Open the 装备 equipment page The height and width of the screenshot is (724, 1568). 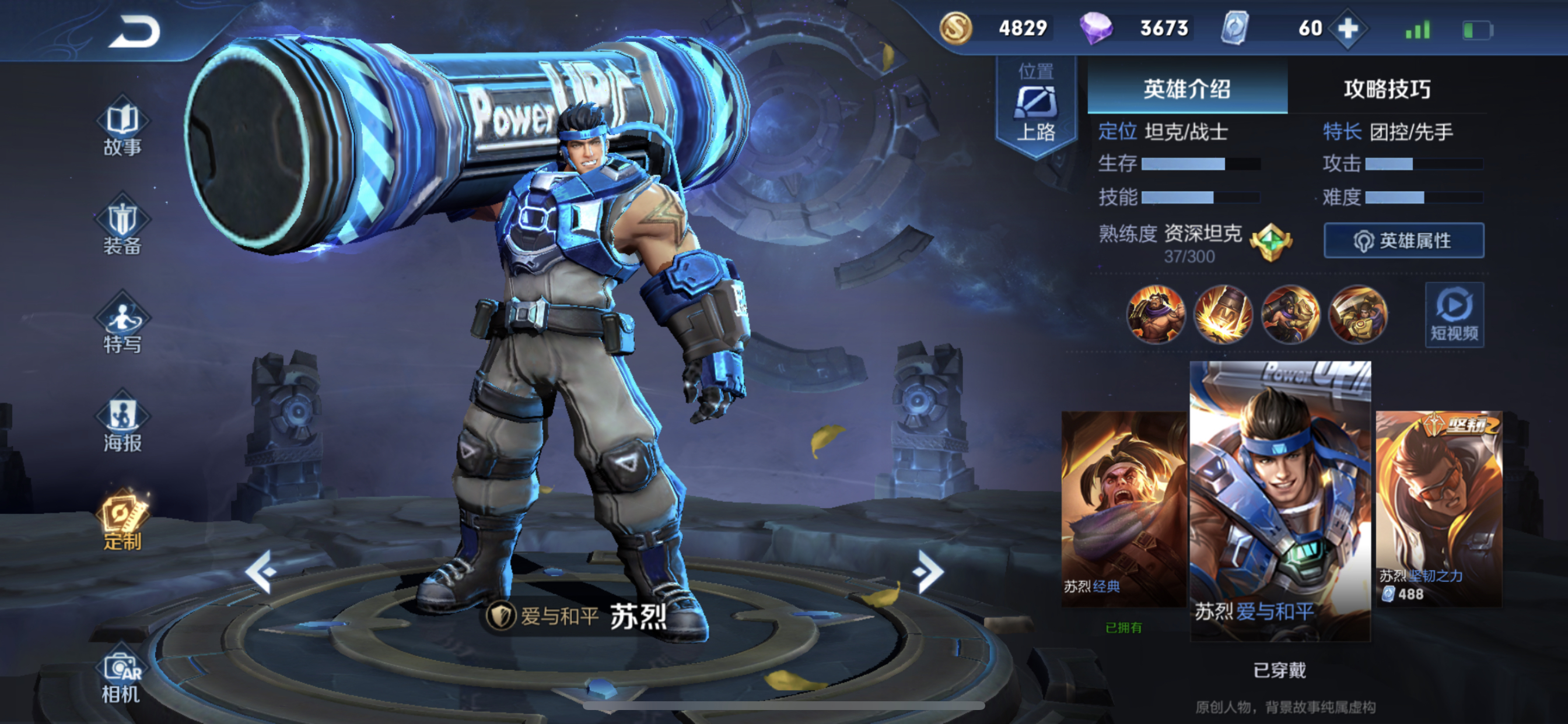tap(122, 225)
